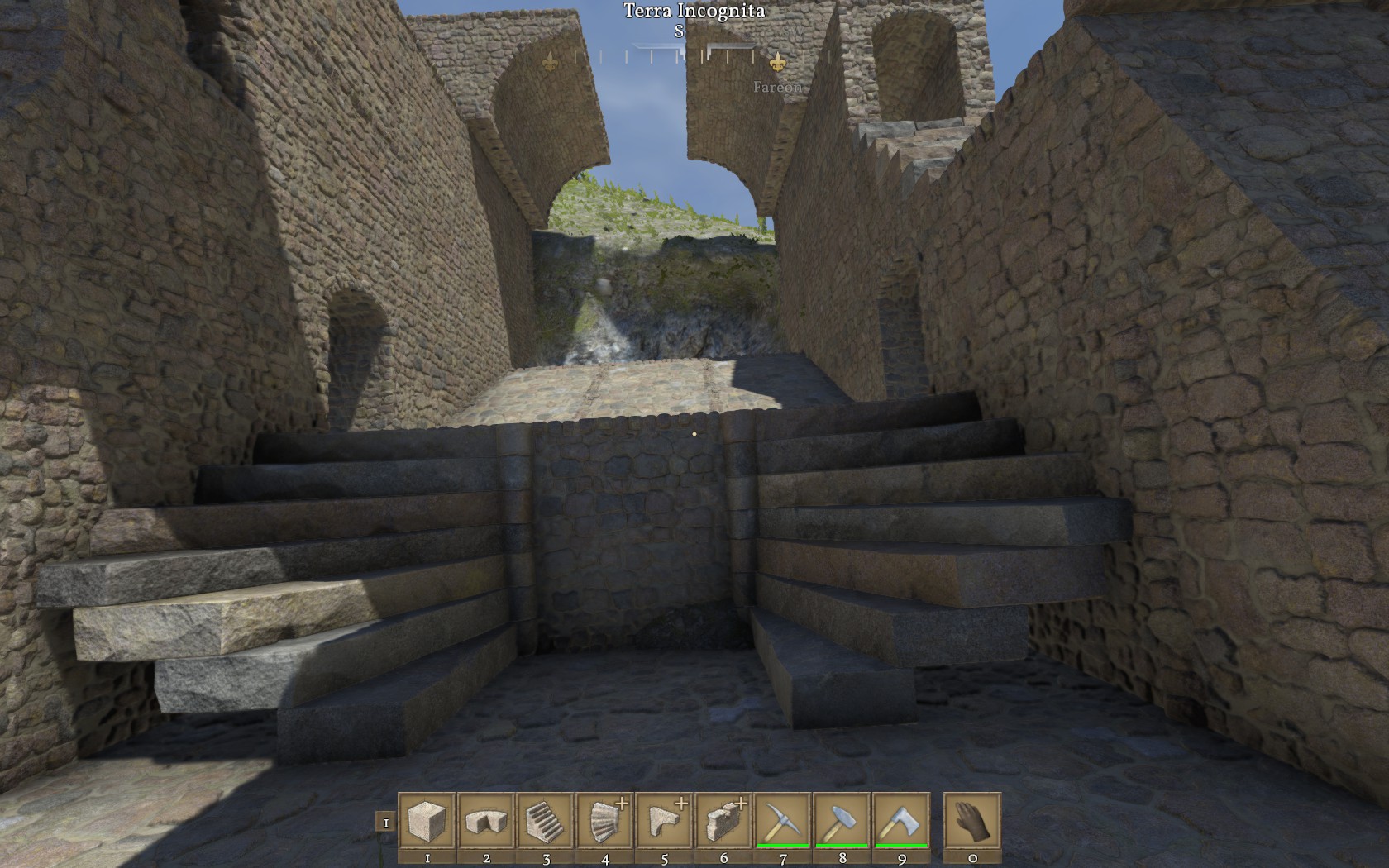Pick the curved spiral stair piece
The image size is (1389, 868).
(x=605, y=821)
